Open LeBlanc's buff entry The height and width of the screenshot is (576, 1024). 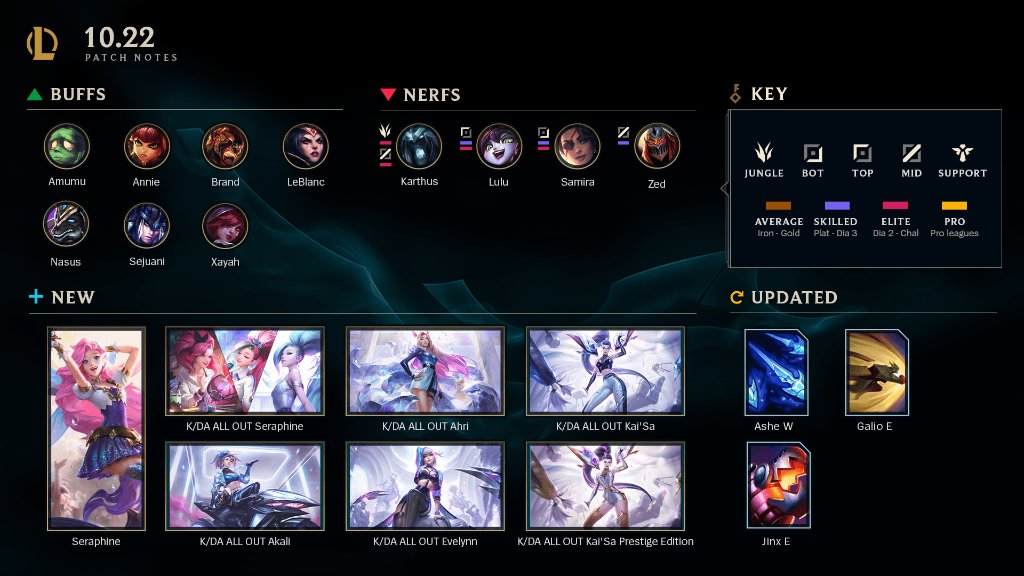[304, 146]
